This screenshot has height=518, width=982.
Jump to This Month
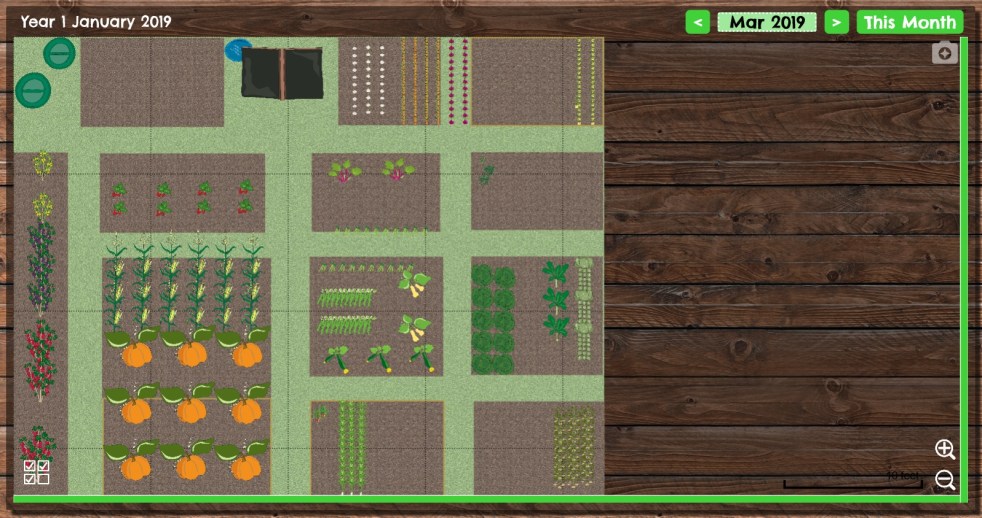coord(909,22)
